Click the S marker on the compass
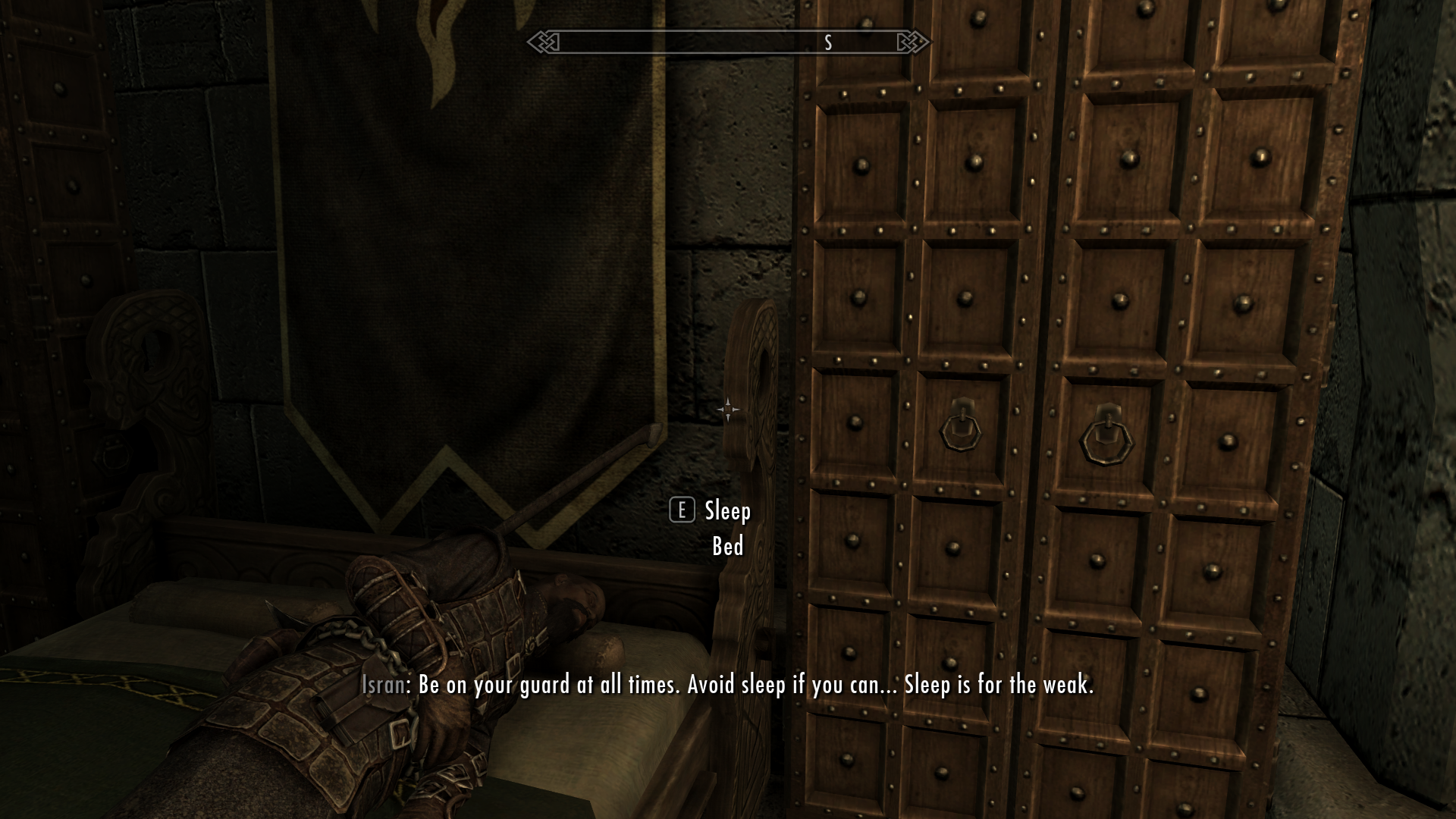The width and height of the screenshot is (1456, 819). (x=827, y=43)
